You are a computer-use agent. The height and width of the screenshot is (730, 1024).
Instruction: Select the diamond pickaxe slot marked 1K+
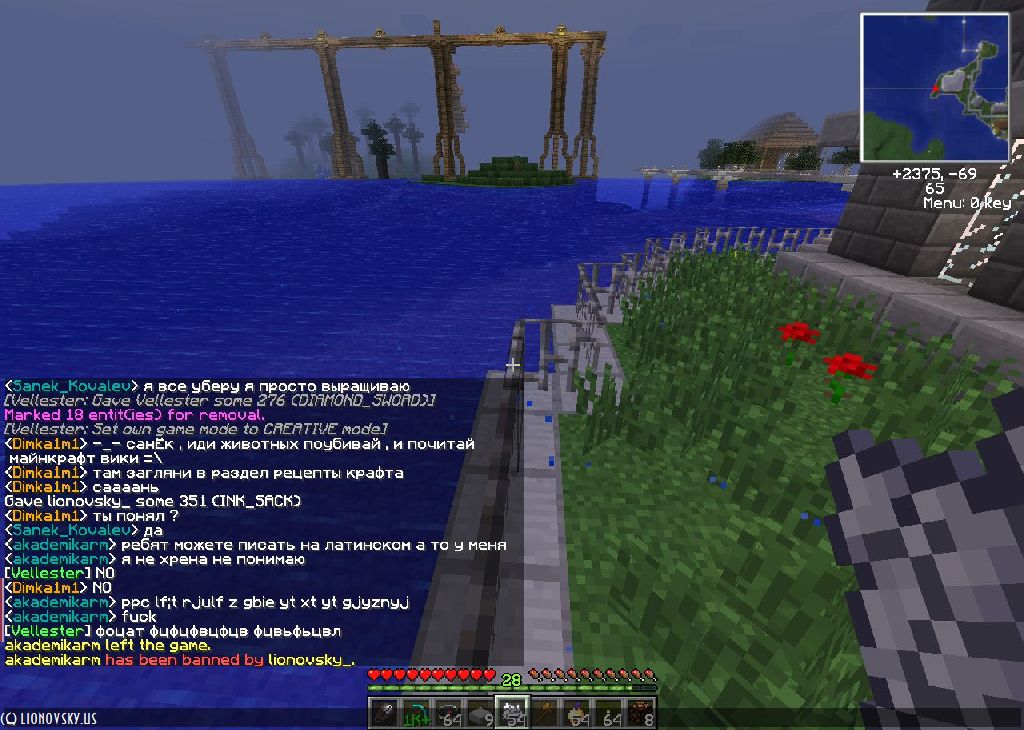pyautogui.click(x=414, y=713)
